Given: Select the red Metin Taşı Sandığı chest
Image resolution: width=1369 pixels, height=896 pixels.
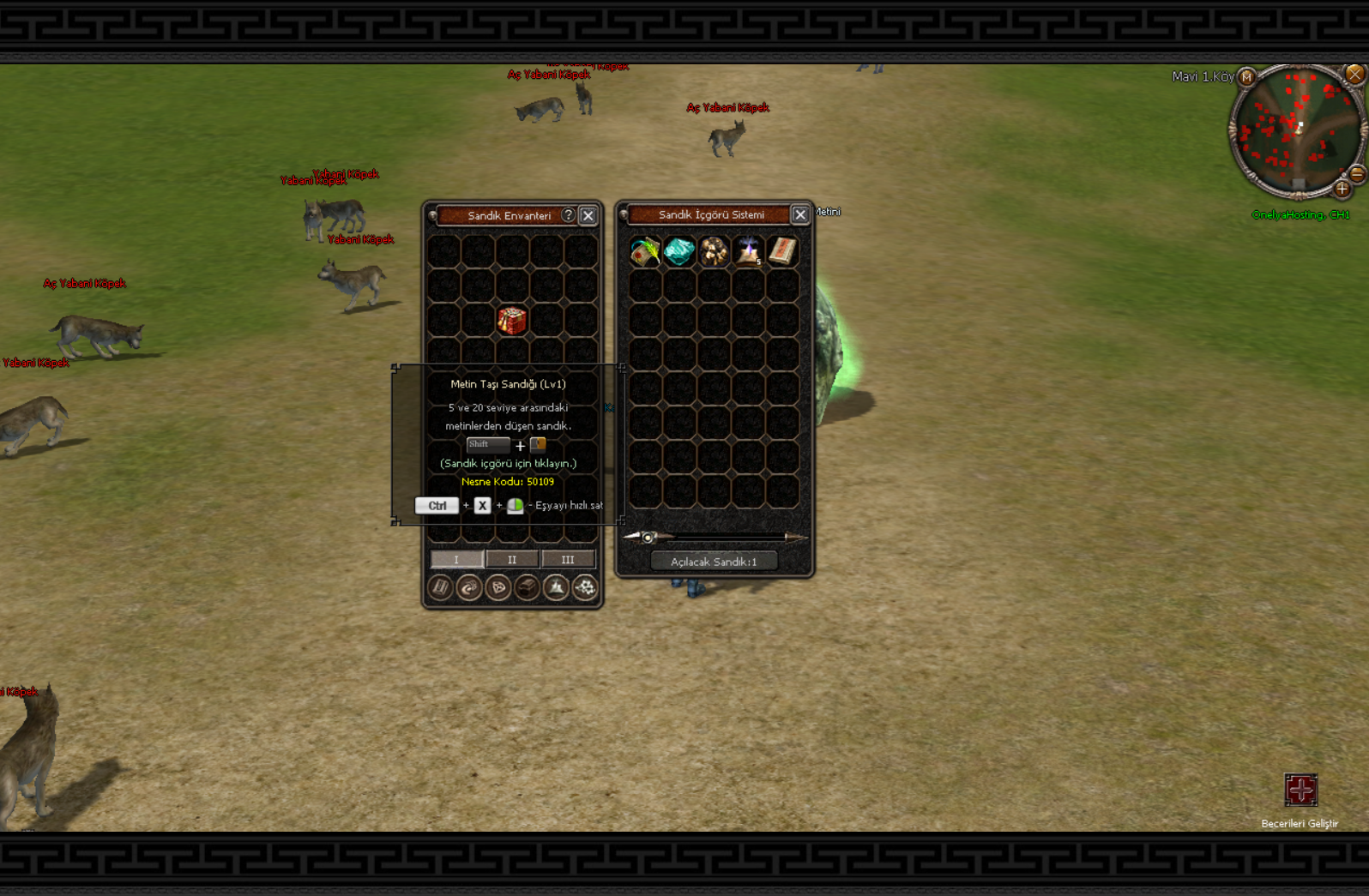Looking at the screenshot, I should 512,321.
